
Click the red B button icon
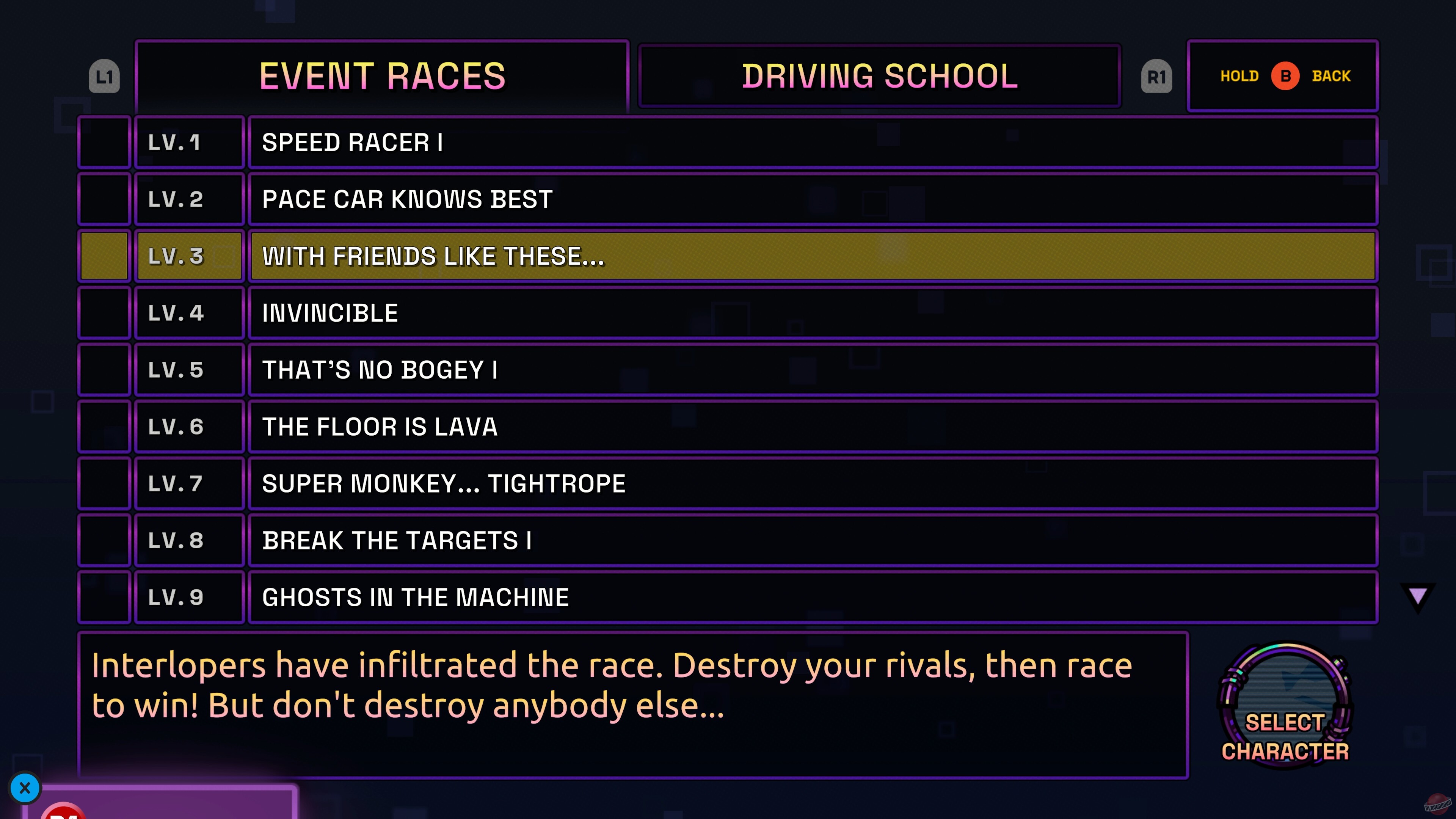pos(1287,76)
